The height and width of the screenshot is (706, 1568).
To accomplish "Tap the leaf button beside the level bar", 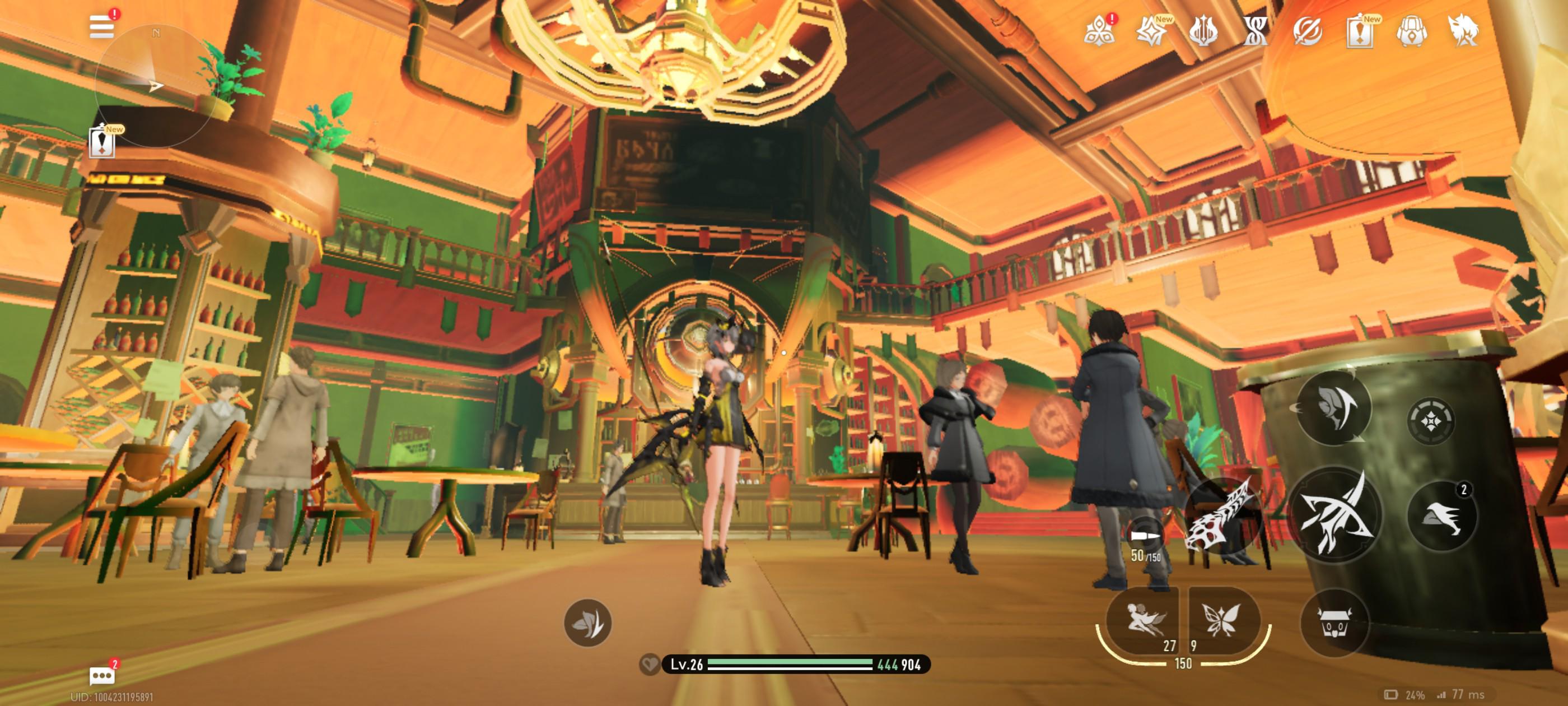I will point(587,623).
